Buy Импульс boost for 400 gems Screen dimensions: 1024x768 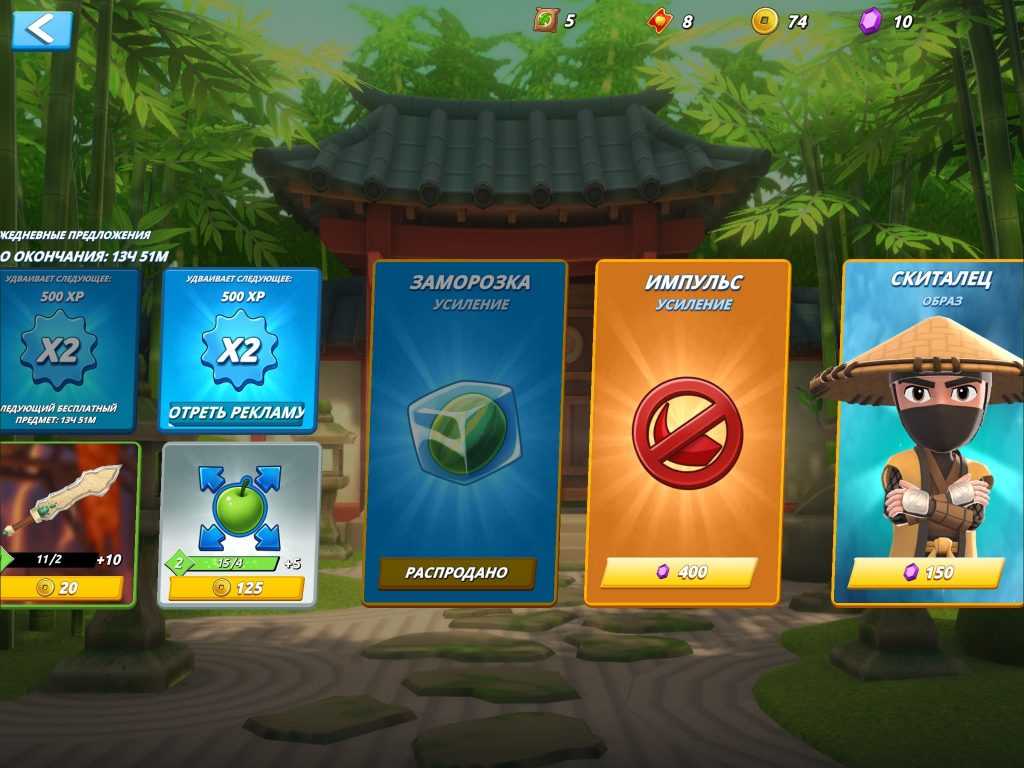[x=679, y=572]
